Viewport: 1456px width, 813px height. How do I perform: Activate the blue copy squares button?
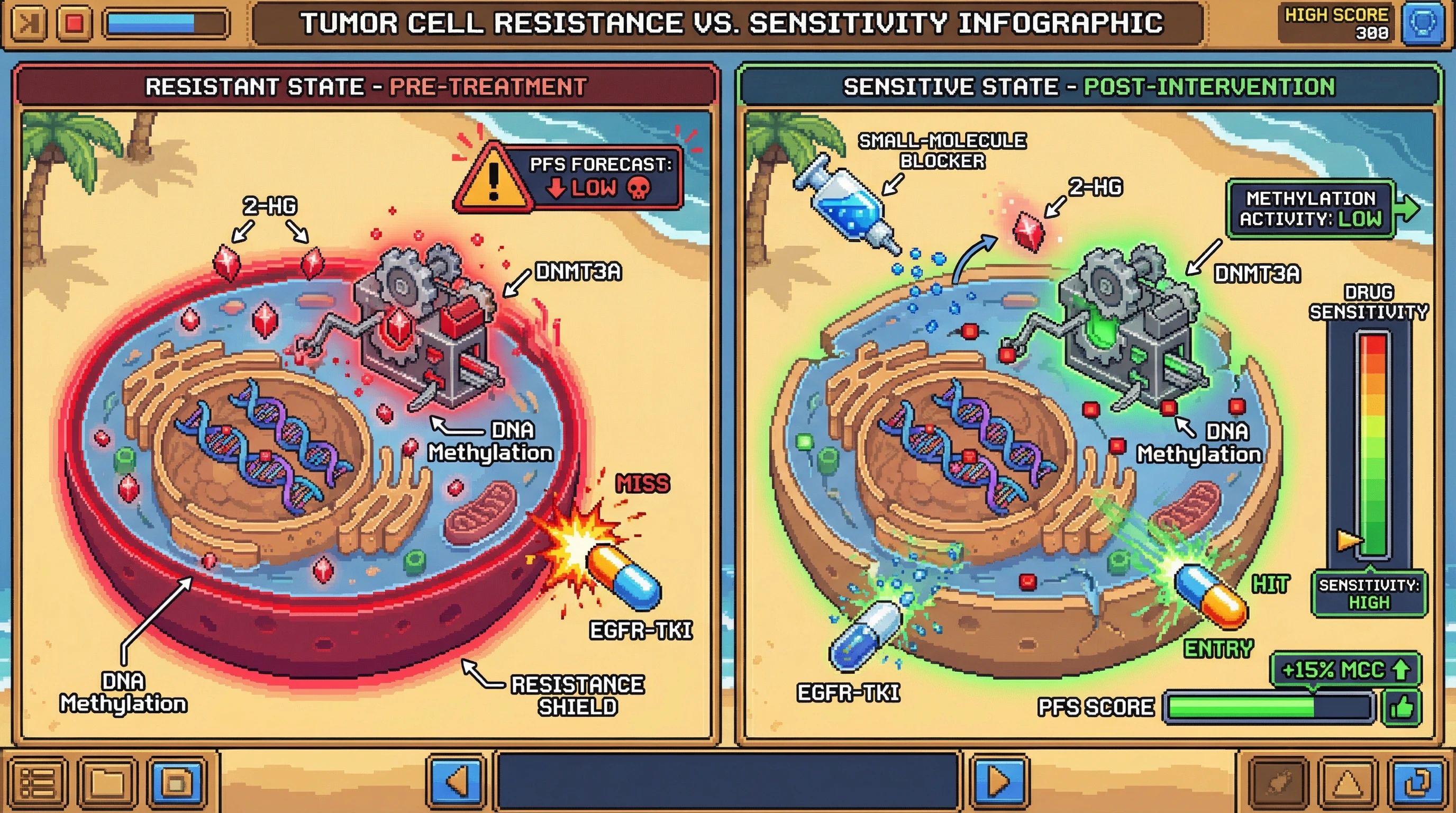(x=1417, y=783)
